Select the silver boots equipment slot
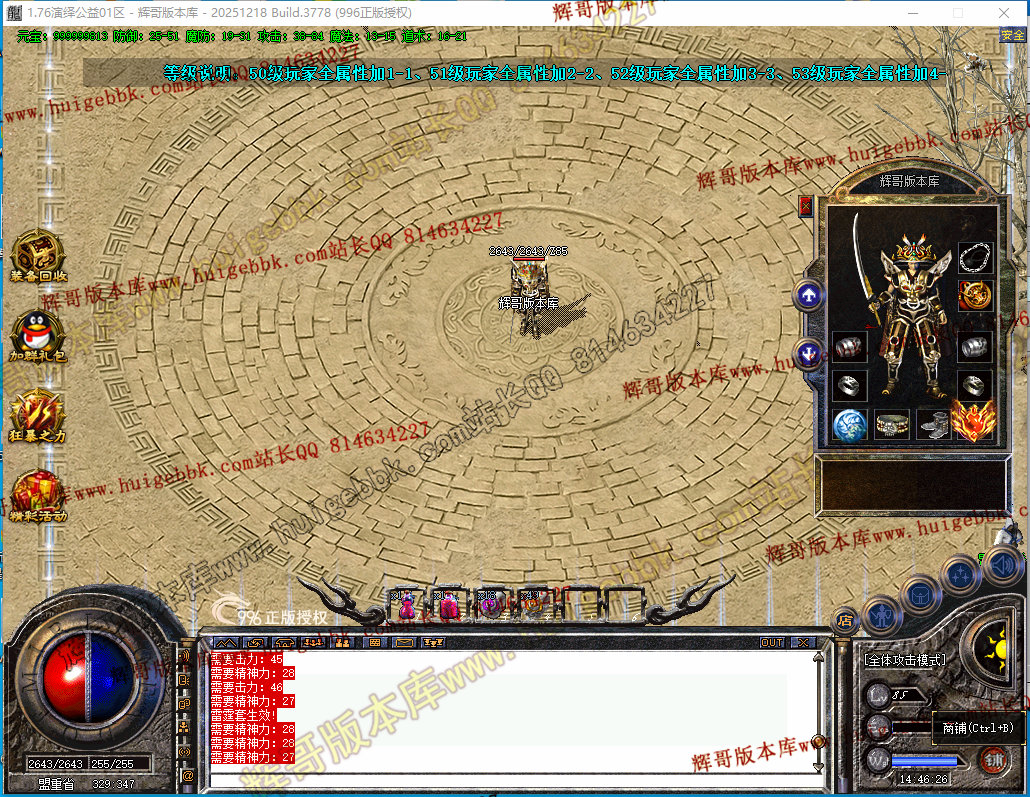The image size is (1030, 797). coord(934,425)
